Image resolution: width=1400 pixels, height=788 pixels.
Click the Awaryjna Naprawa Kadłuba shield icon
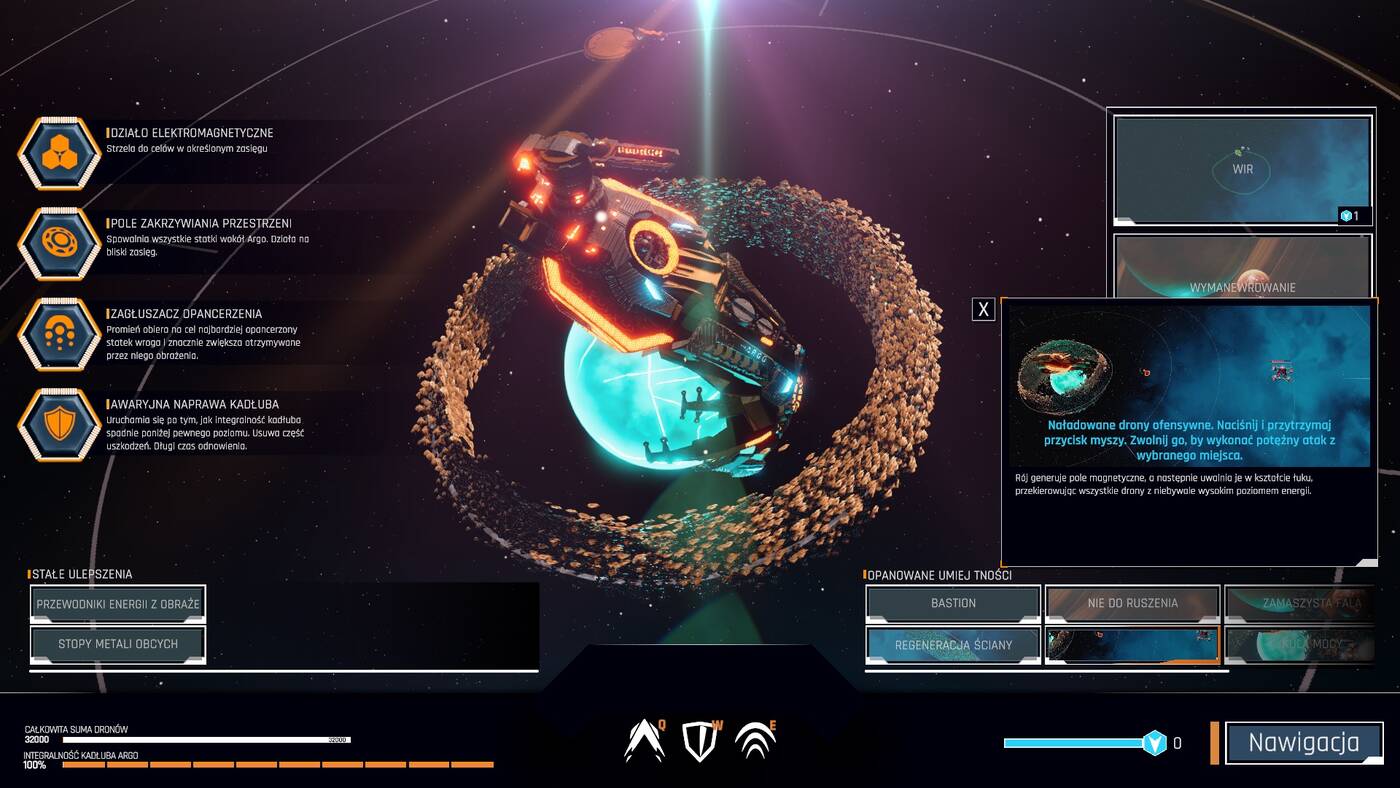[x=59, y=425]
